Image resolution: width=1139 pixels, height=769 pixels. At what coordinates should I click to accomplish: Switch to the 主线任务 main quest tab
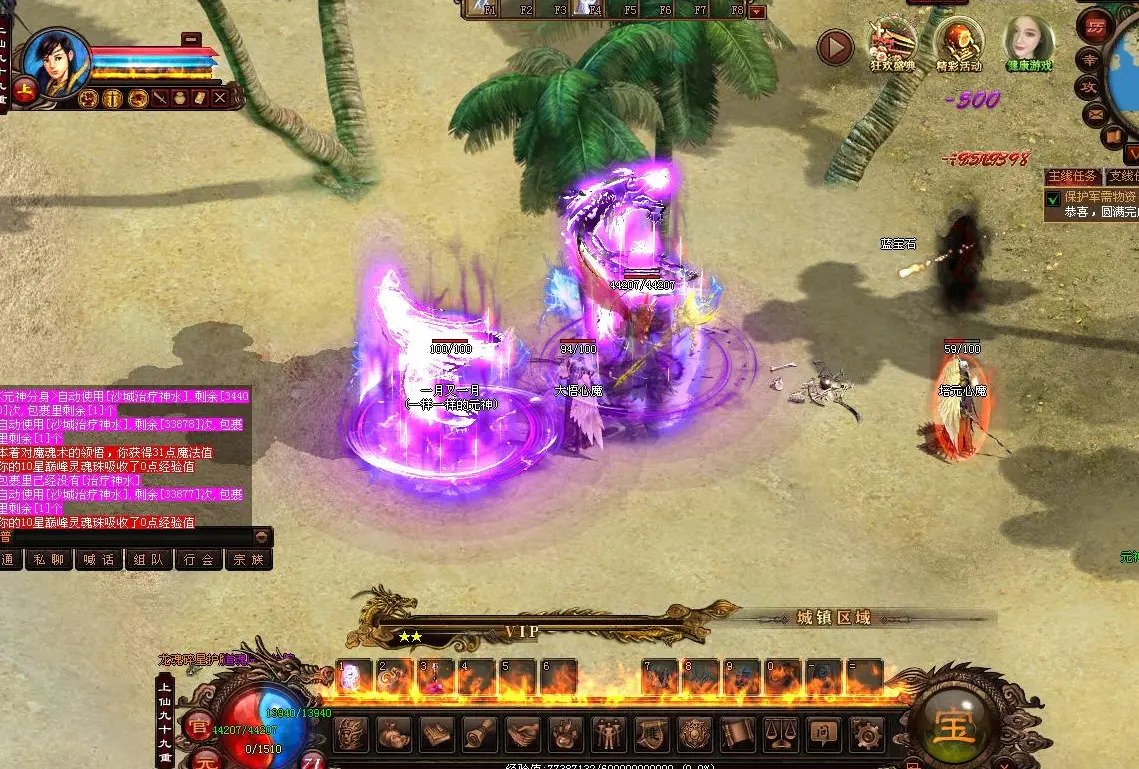(1073, 177)
